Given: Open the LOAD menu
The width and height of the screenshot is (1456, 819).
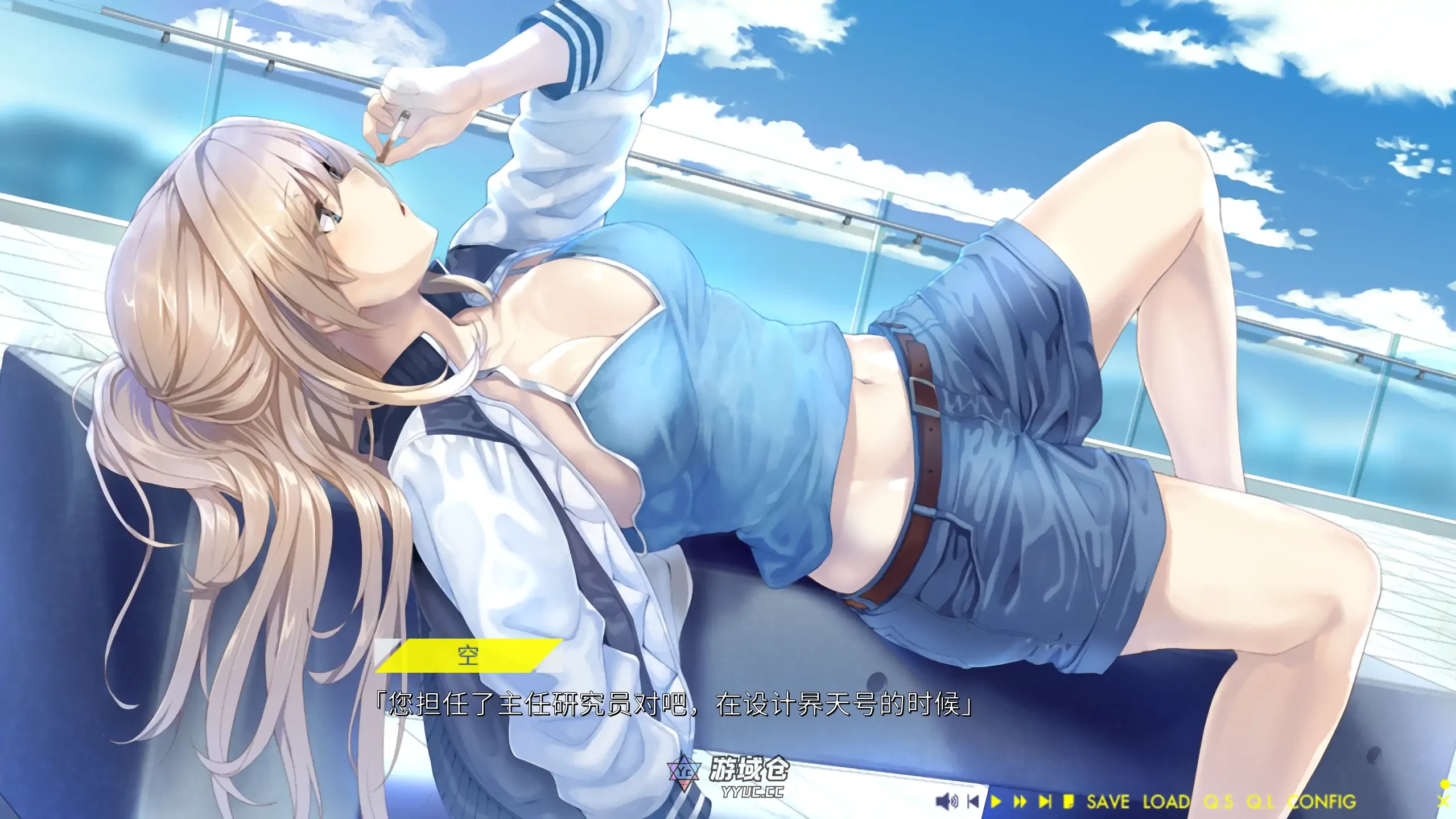Looking at the screenshot, I should pyautogui.click(x=1166, y=802).
